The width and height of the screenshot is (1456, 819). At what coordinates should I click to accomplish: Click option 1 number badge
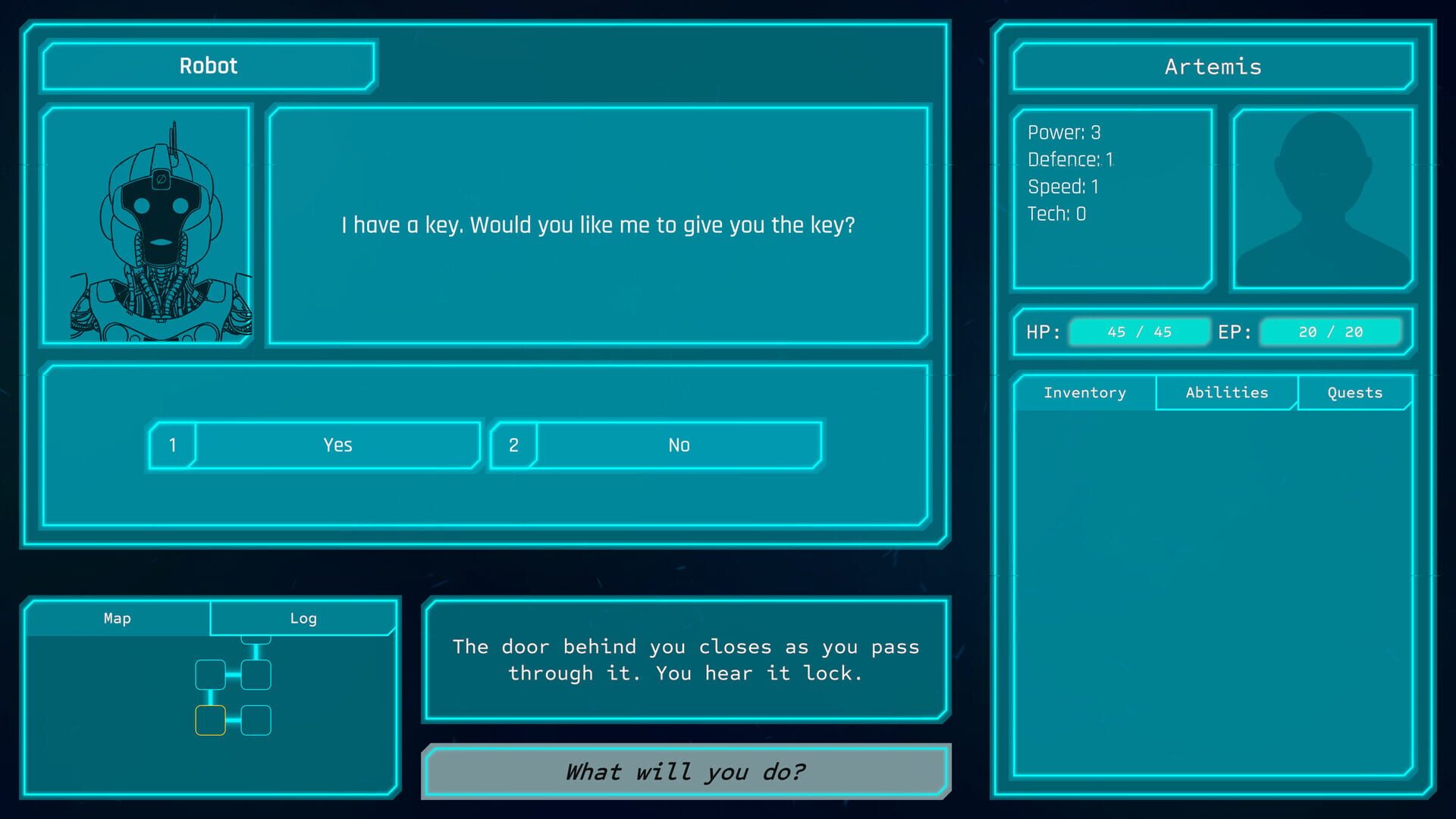[172, 445]
